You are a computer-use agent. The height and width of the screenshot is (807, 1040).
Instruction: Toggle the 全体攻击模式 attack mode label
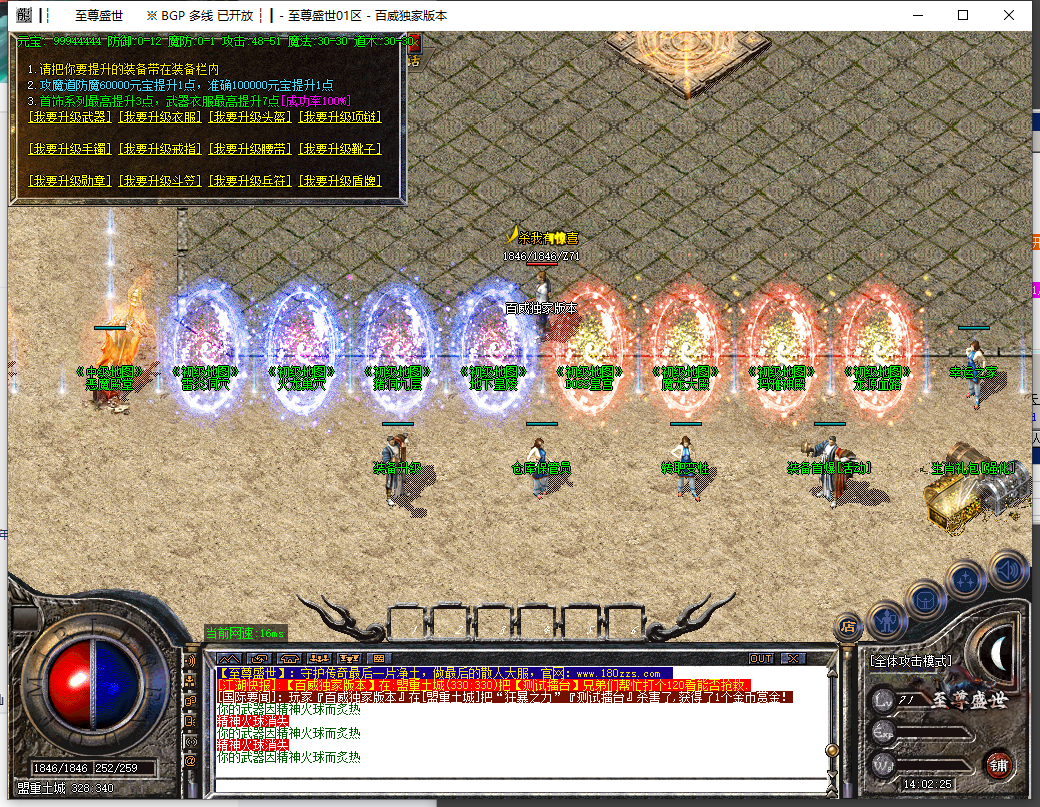pos(910,661)
